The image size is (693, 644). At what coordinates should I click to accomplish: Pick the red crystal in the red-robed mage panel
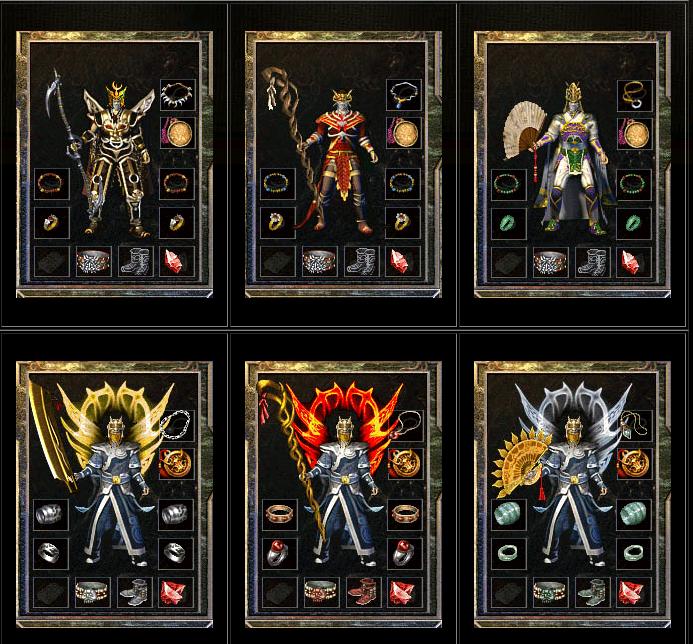pos(405,262)
